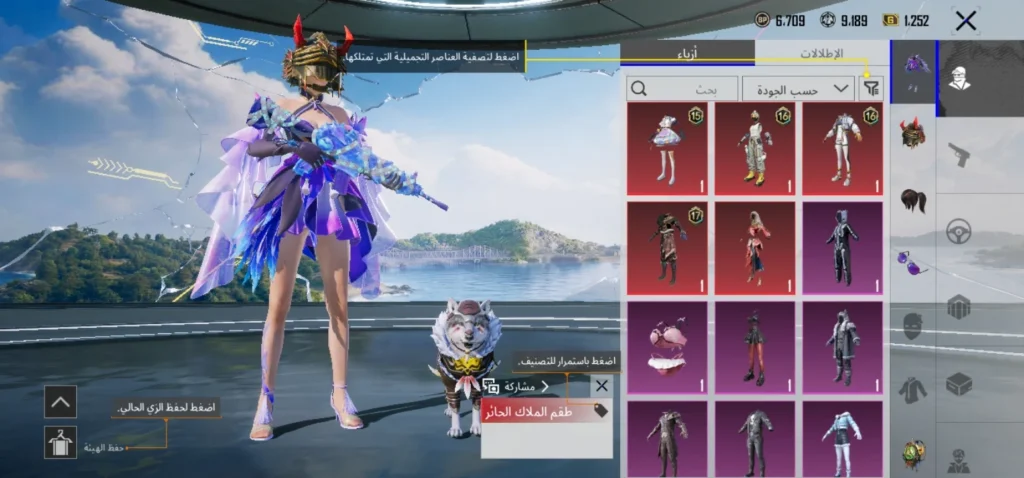Open the حسب الجودة sort dropdown

pyautogui.click(x=798, y=88)
